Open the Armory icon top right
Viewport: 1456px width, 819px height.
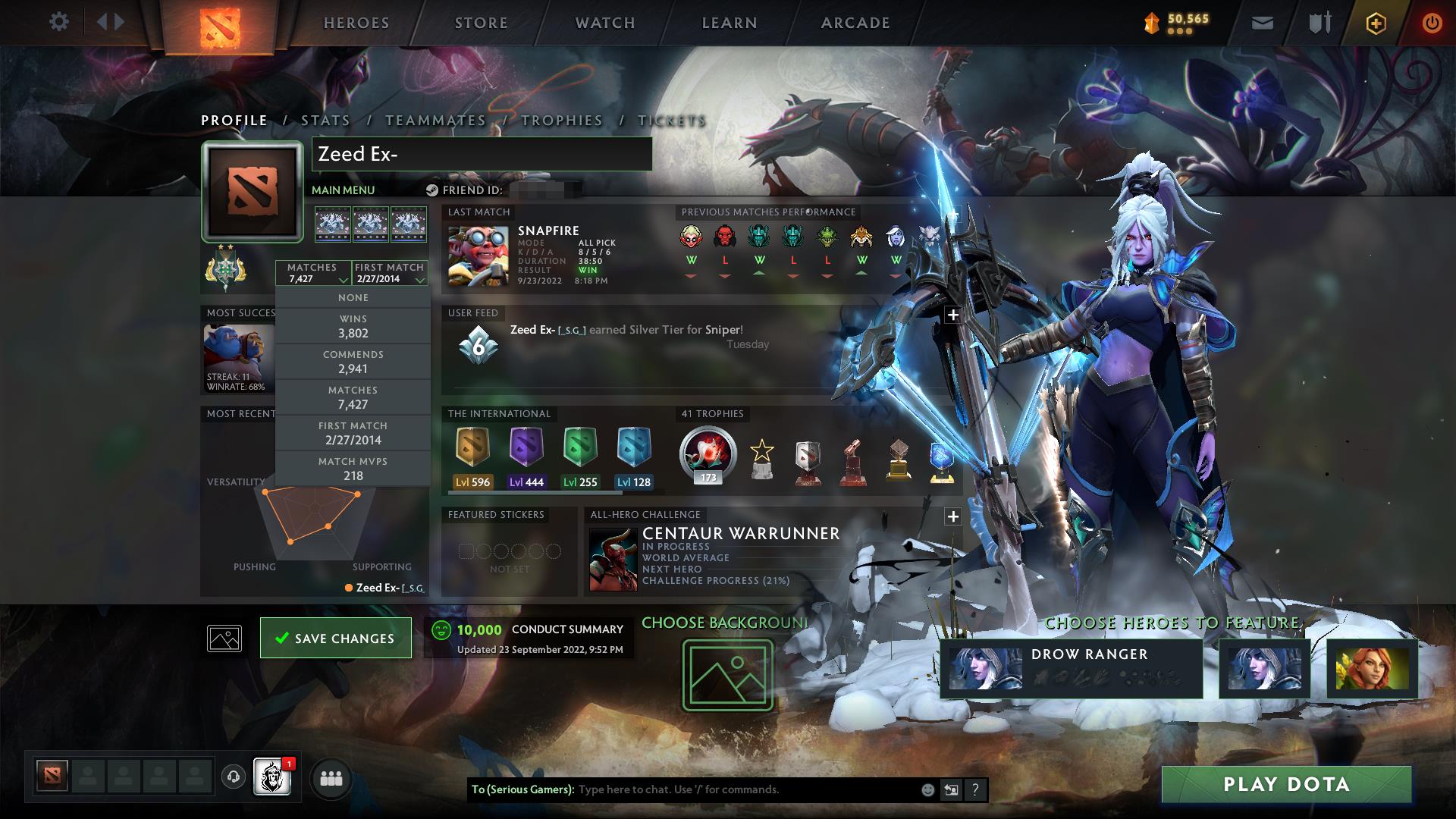[x=1319, y=22]
